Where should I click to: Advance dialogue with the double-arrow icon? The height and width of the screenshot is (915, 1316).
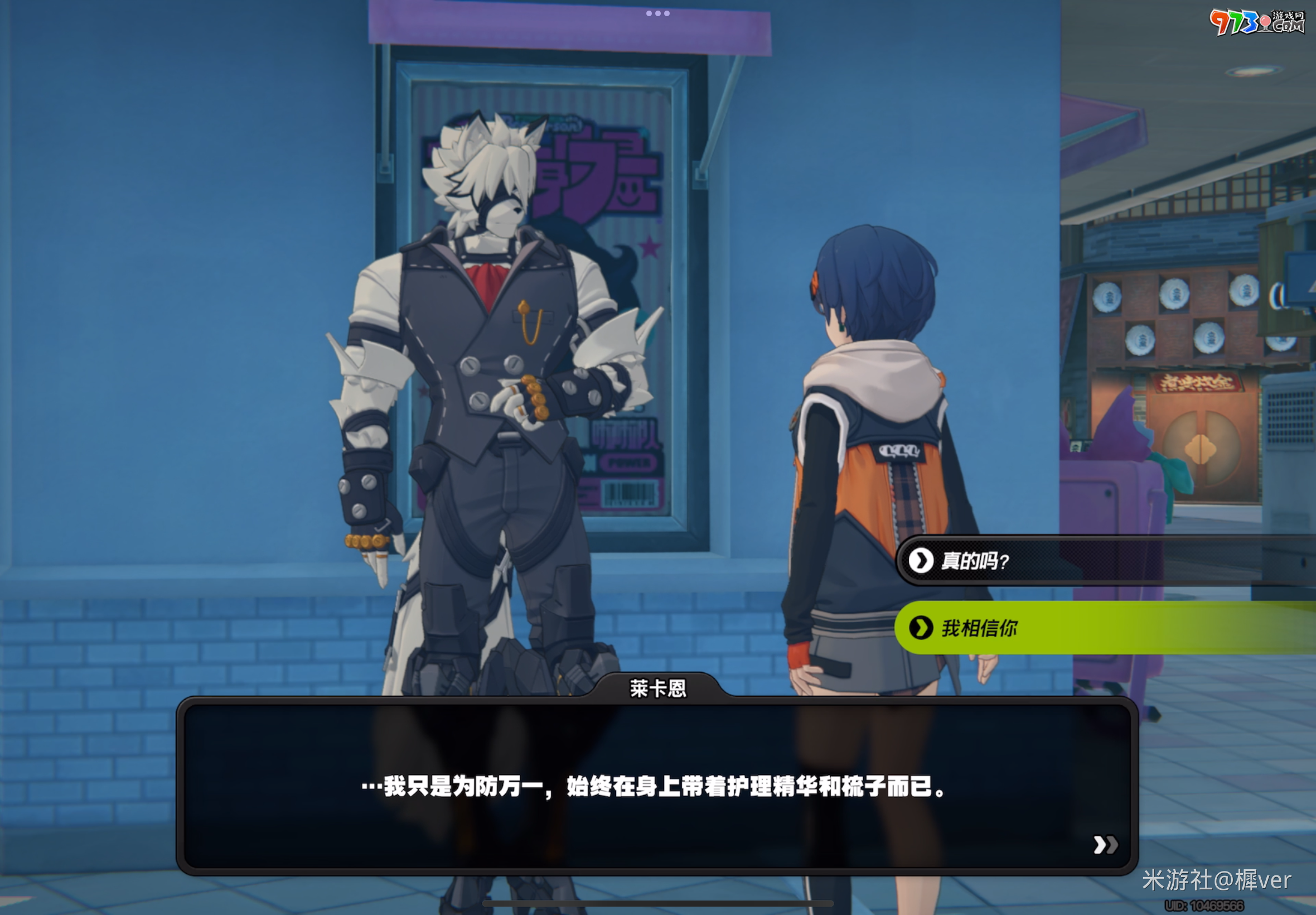[1105, 845]
